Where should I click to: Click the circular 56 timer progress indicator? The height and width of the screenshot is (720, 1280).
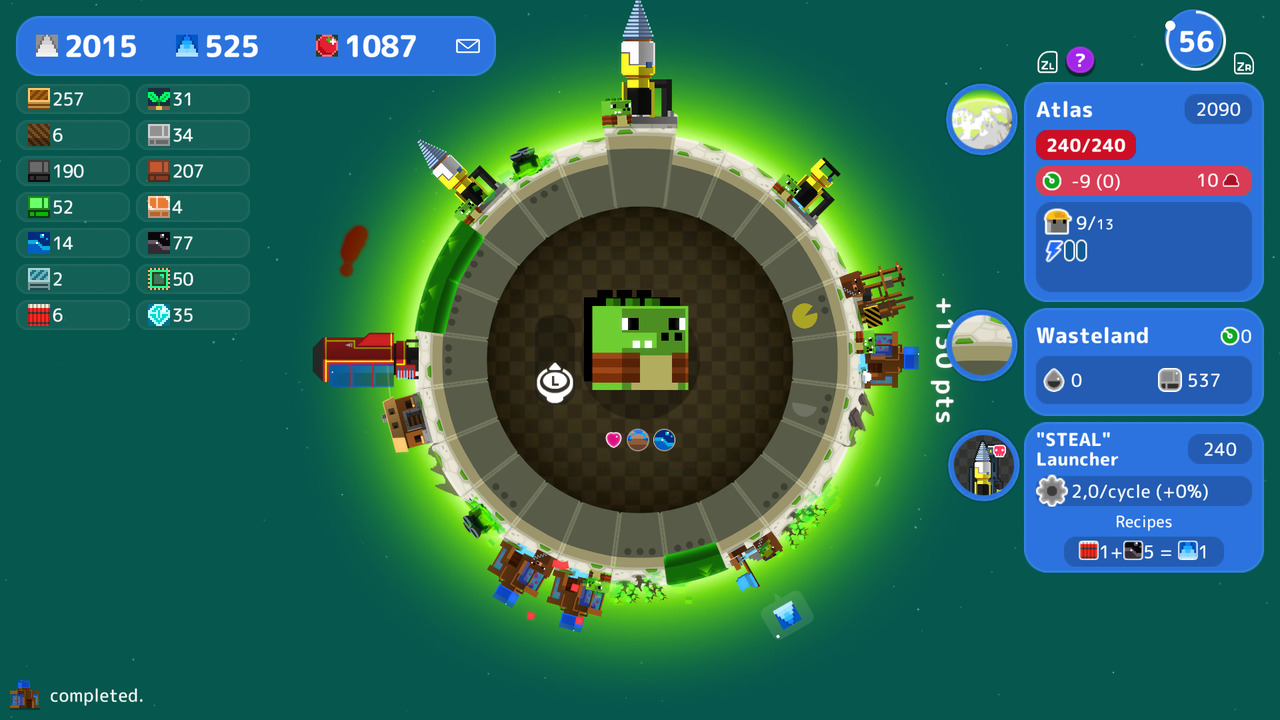pyautogui.click(x=1196, y=40)
